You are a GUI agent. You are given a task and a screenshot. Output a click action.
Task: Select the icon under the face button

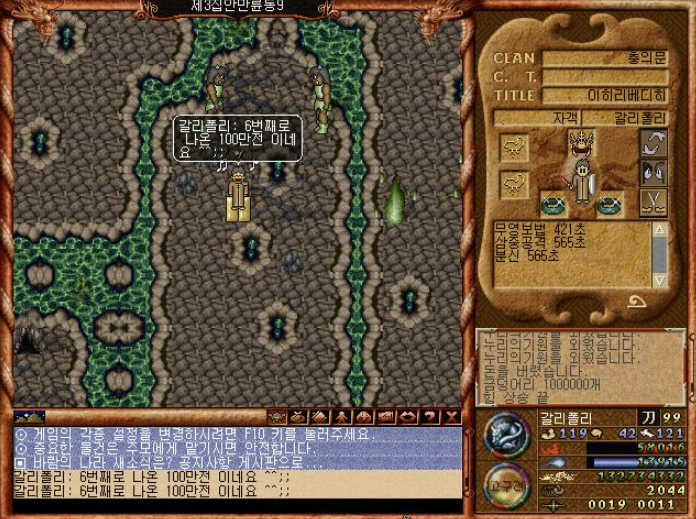coord(654,202)
